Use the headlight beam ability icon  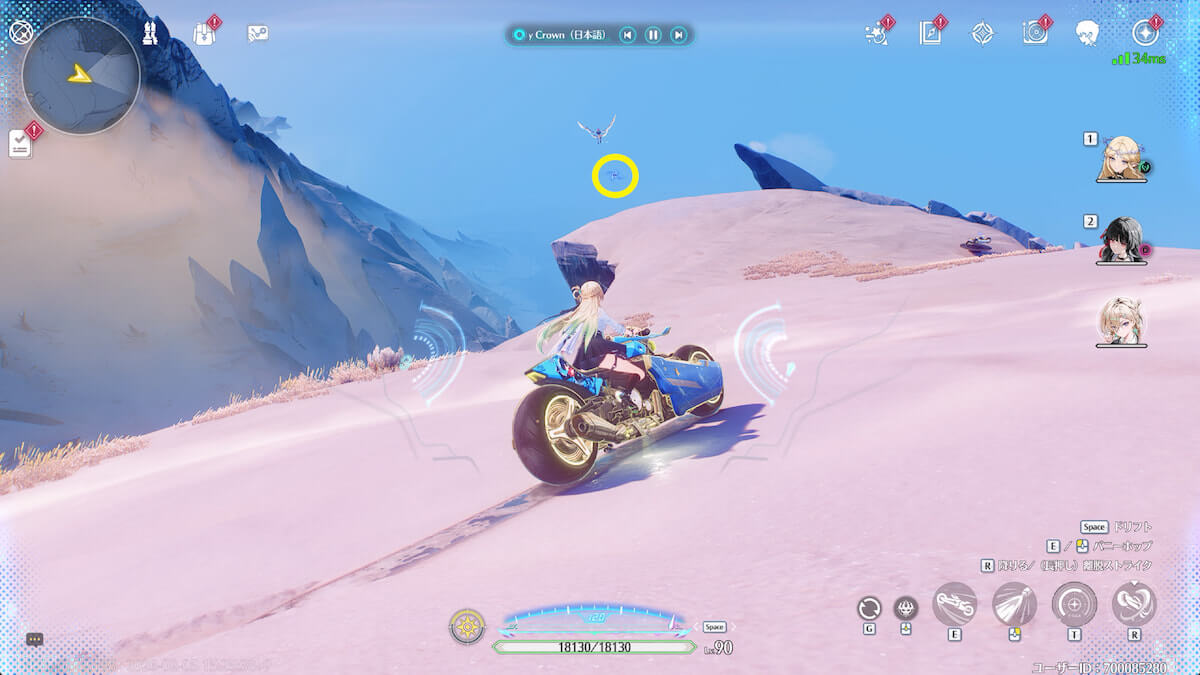[x=1014, y=604]
